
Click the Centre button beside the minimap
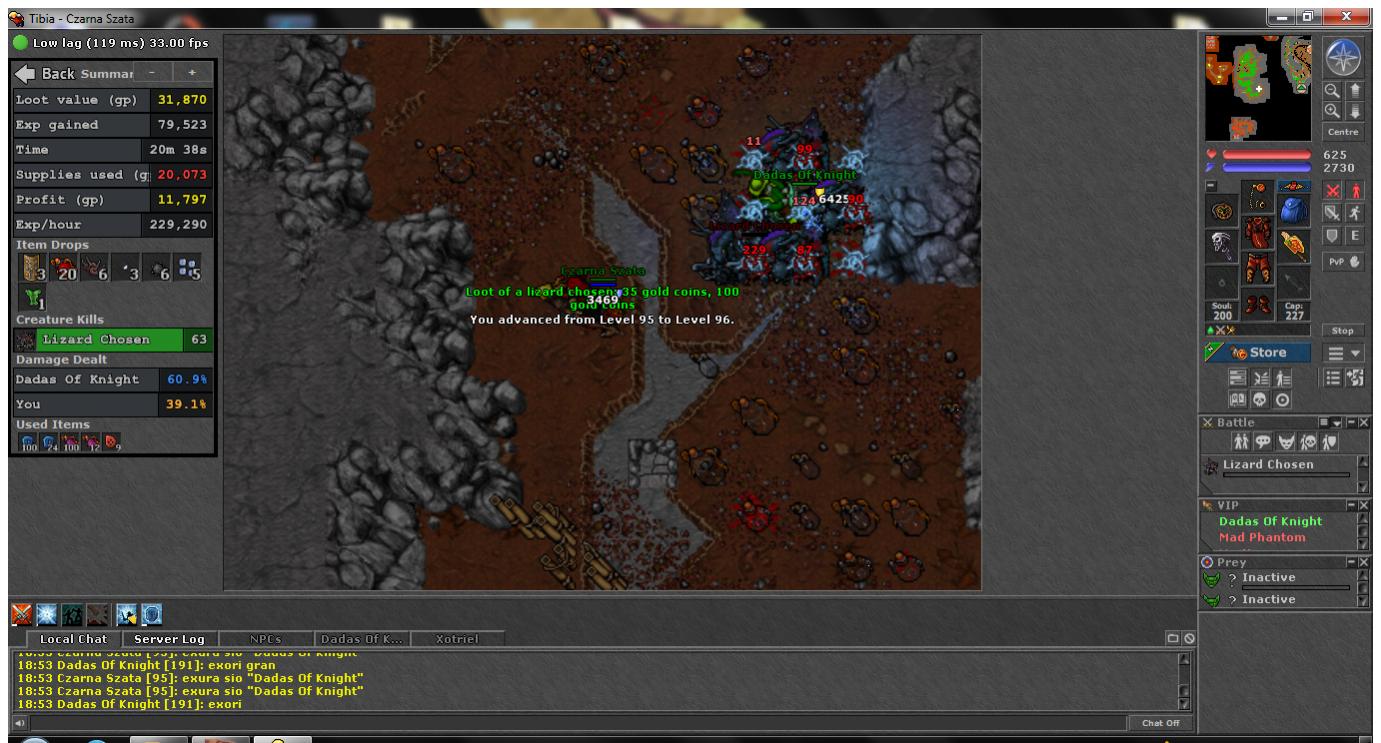pos(1343,132)
